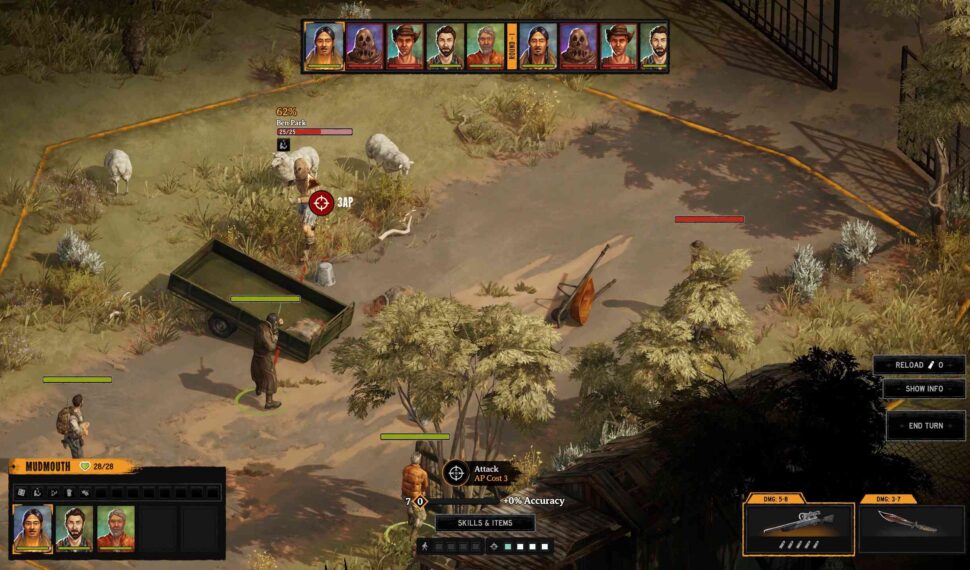
Task: Select the scoped rifle weapon slot
Action: click(799, 528)
